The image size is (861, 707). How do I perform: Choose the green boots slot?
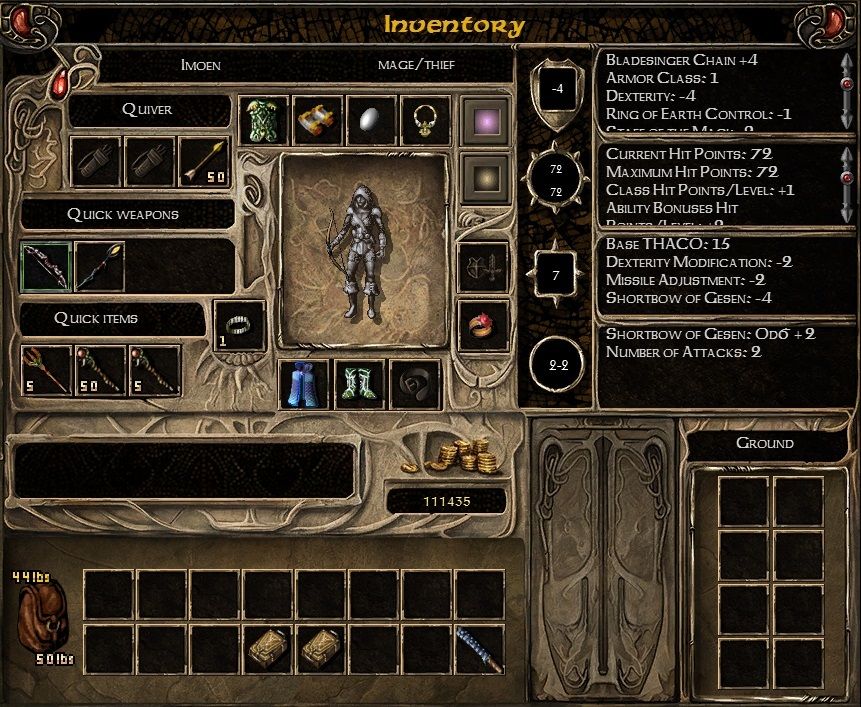[359, 385]
